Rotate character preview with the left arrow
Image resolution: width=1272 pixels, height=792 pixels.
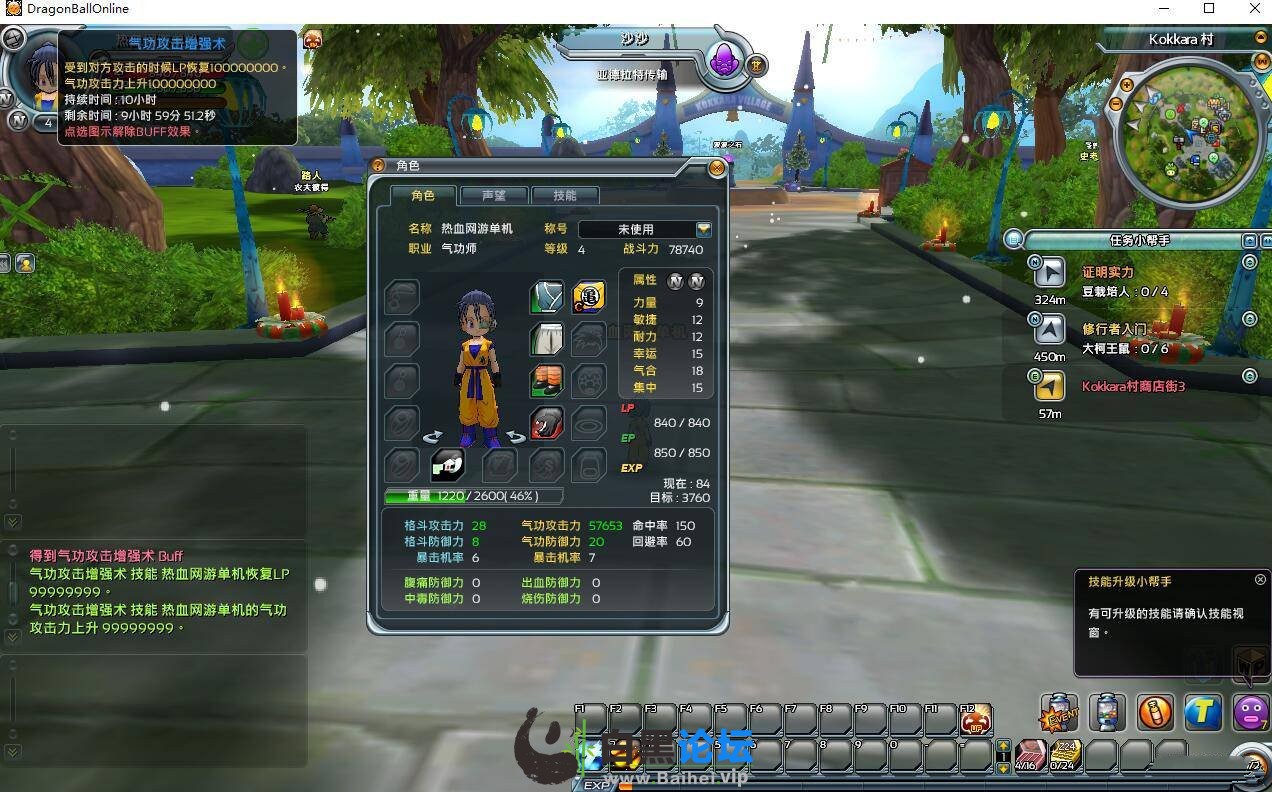(433, 437)
